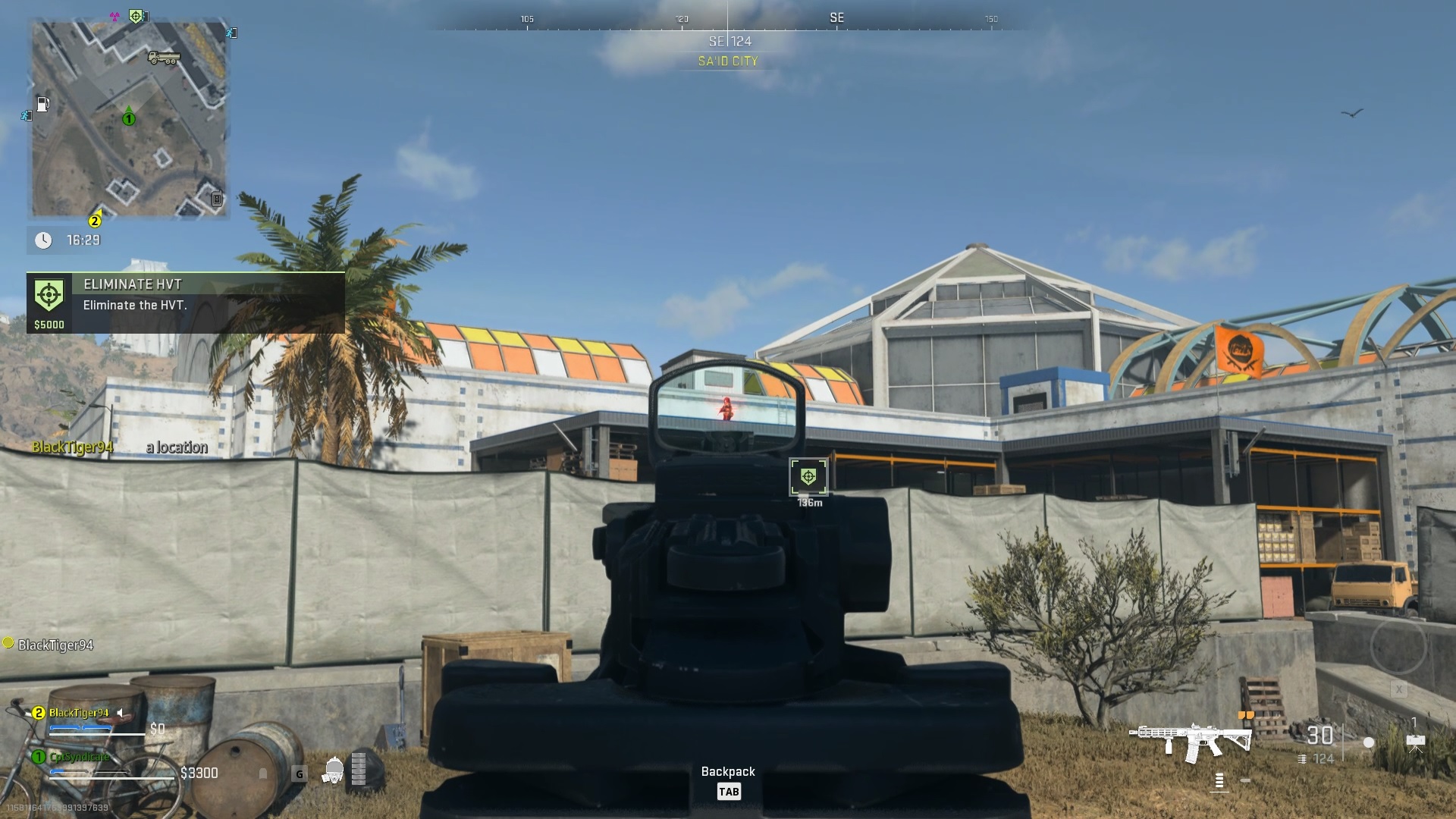This screenshot has height=819, width=1456.
Task: Click the clock icon beside the match timer
Action: 44,240
